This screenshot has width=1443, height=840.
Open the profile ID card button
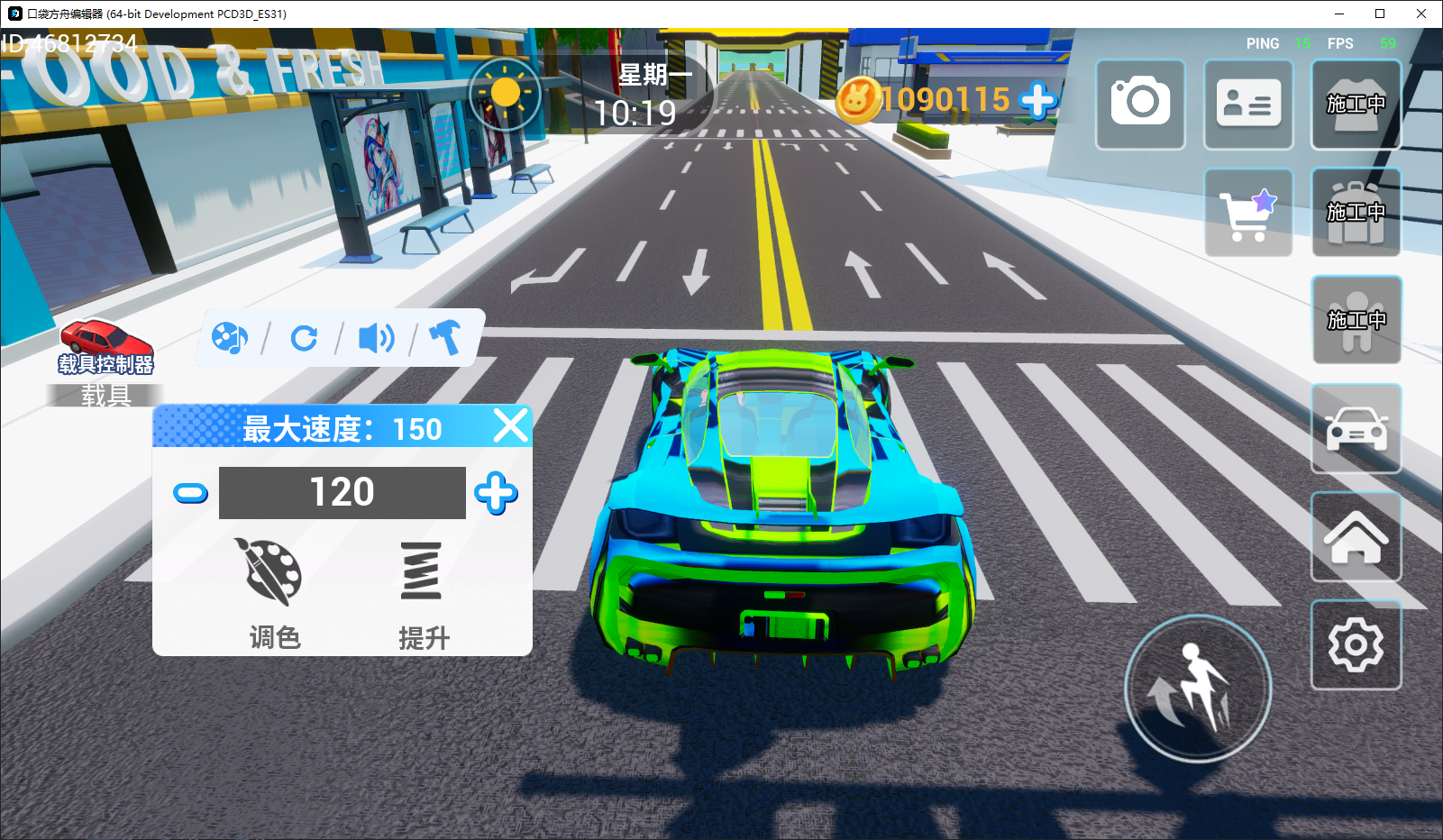[1248, 104]
